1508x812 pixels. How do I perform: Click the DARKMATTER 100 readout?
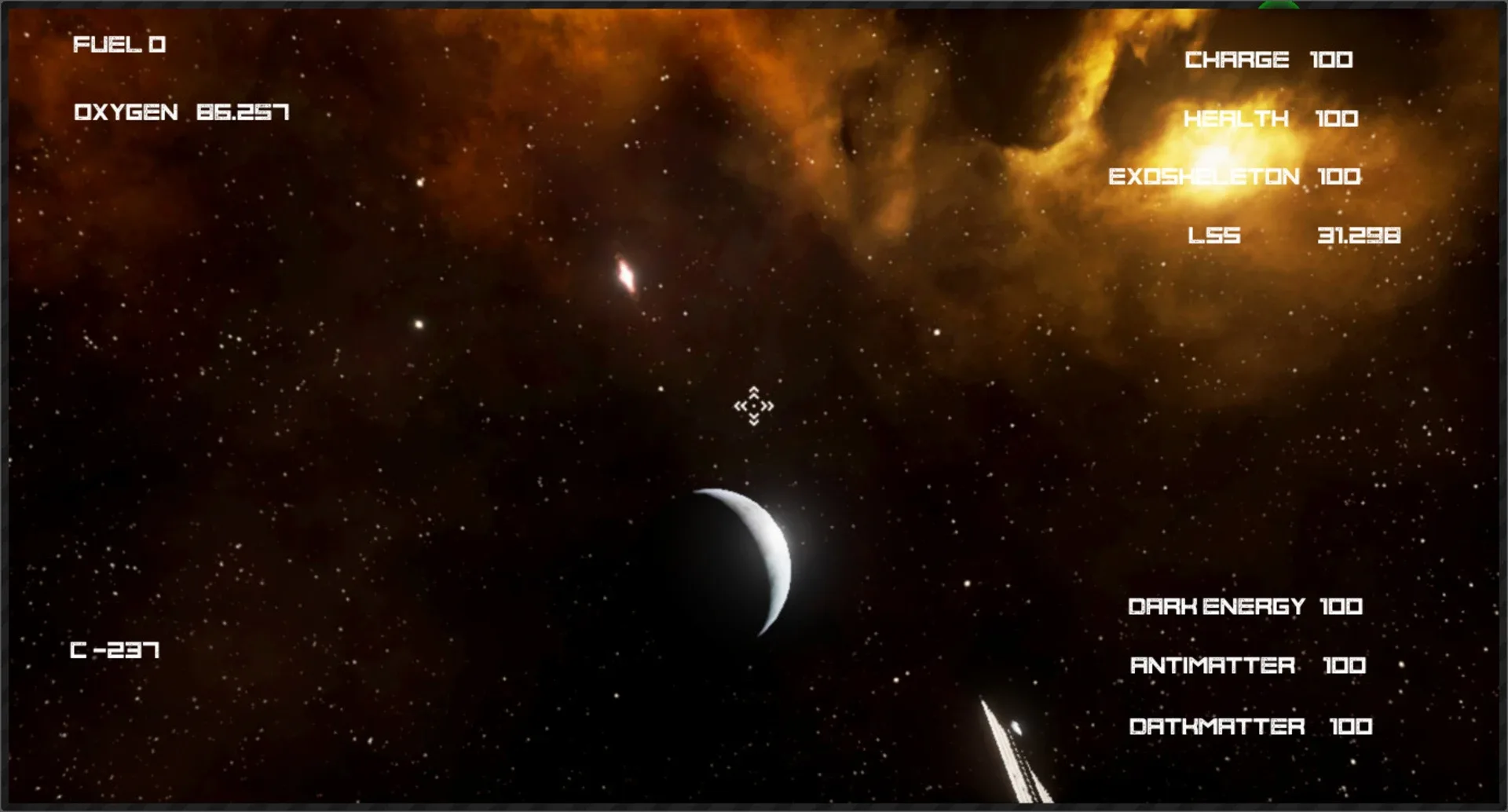pyautogui.click(x=1250, y=726)
